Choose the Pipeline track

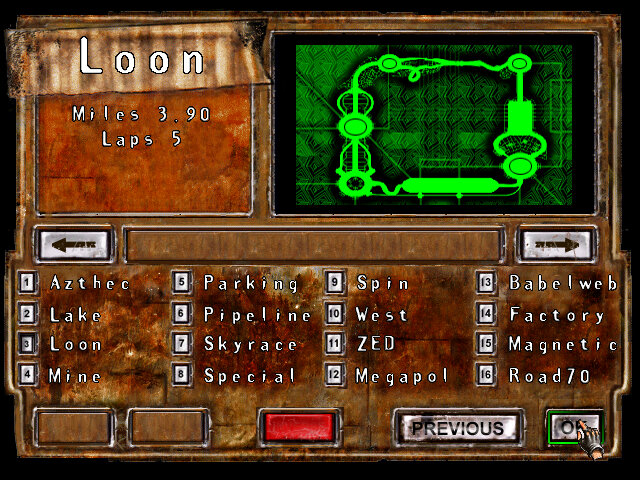257,315
